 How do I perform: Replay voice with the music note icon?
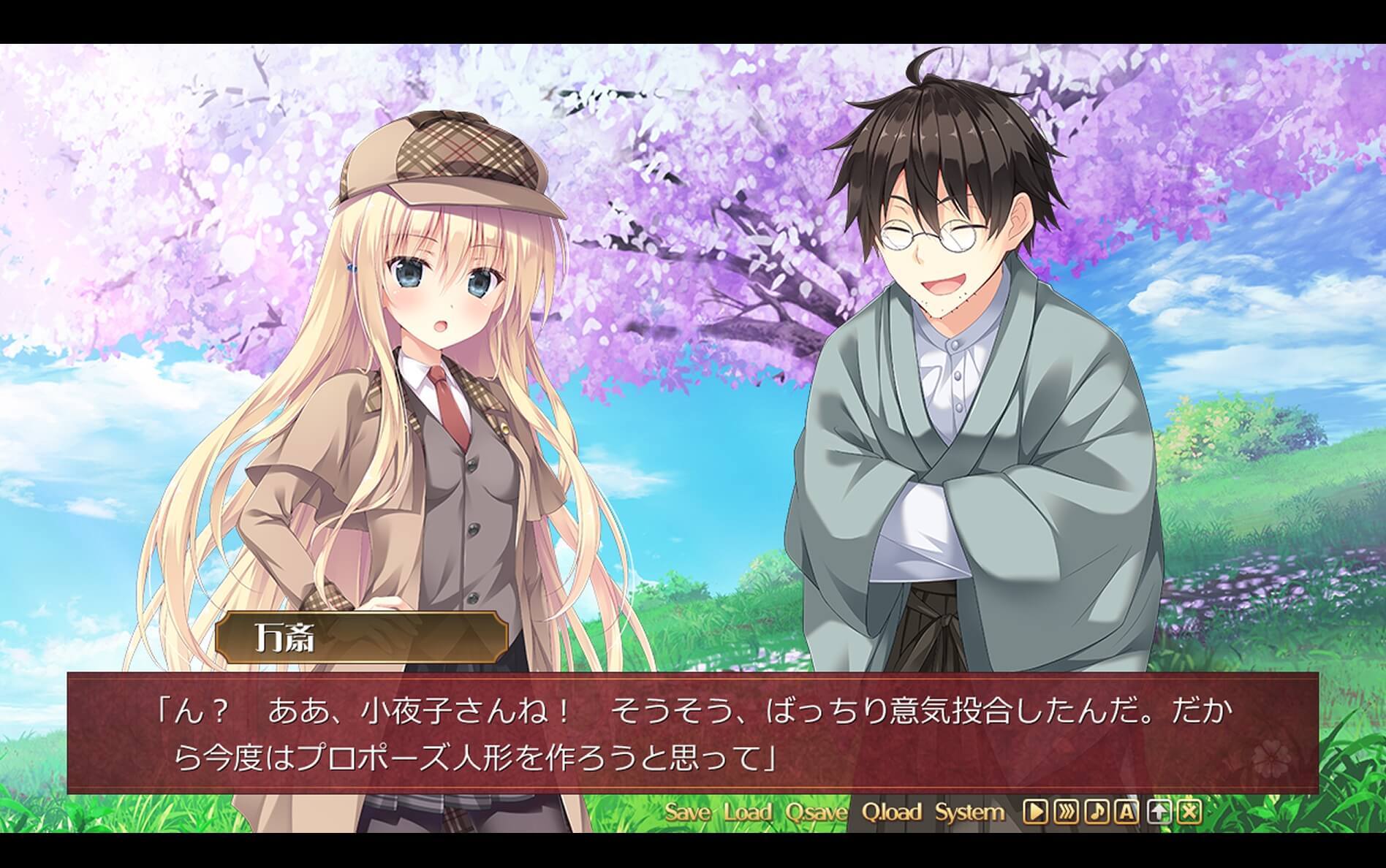[1098, 811]
